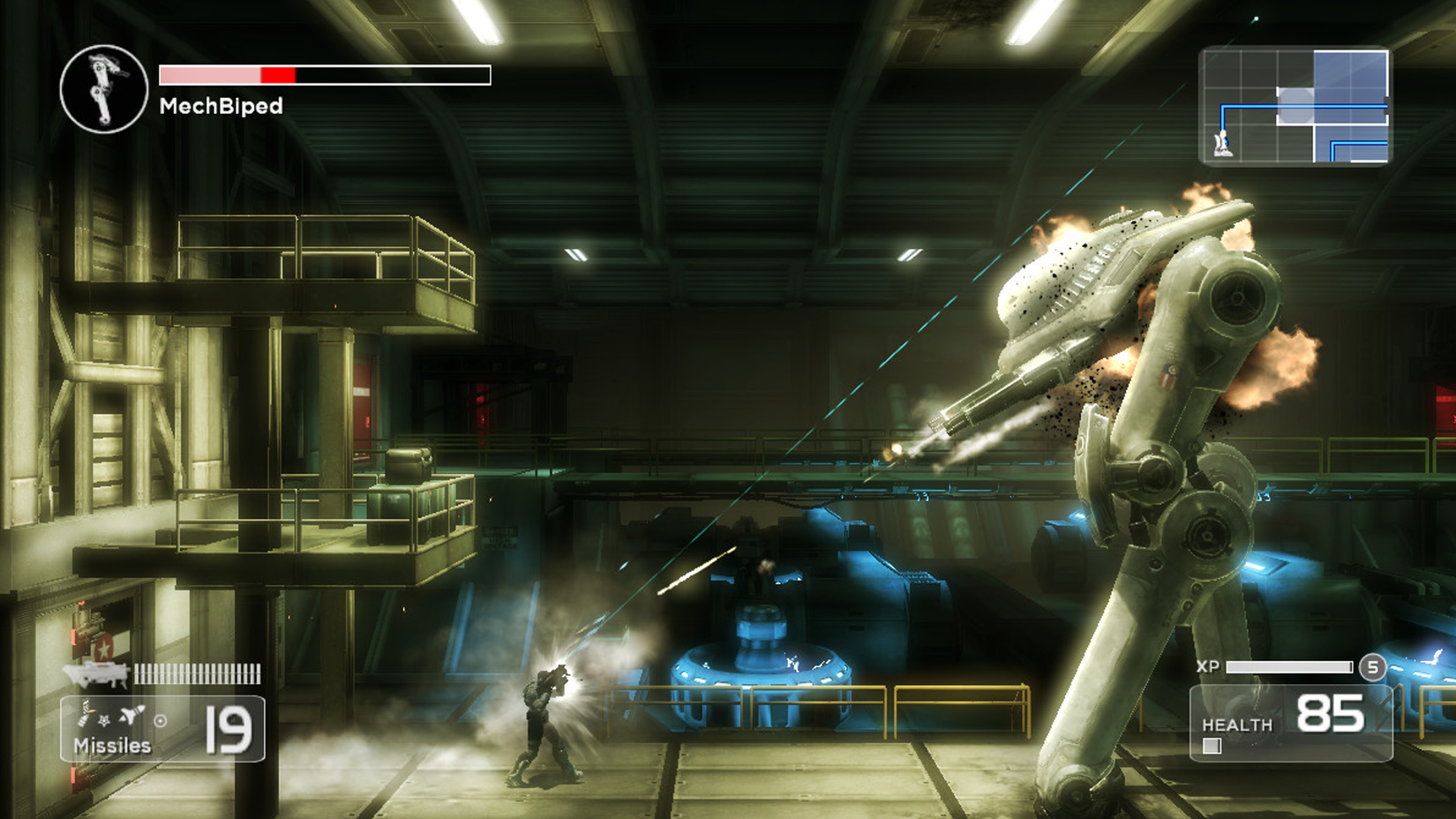1456x819 pixels.
Task: Select the assault rifle weapon icon
Action: click(x=95, y=675)
